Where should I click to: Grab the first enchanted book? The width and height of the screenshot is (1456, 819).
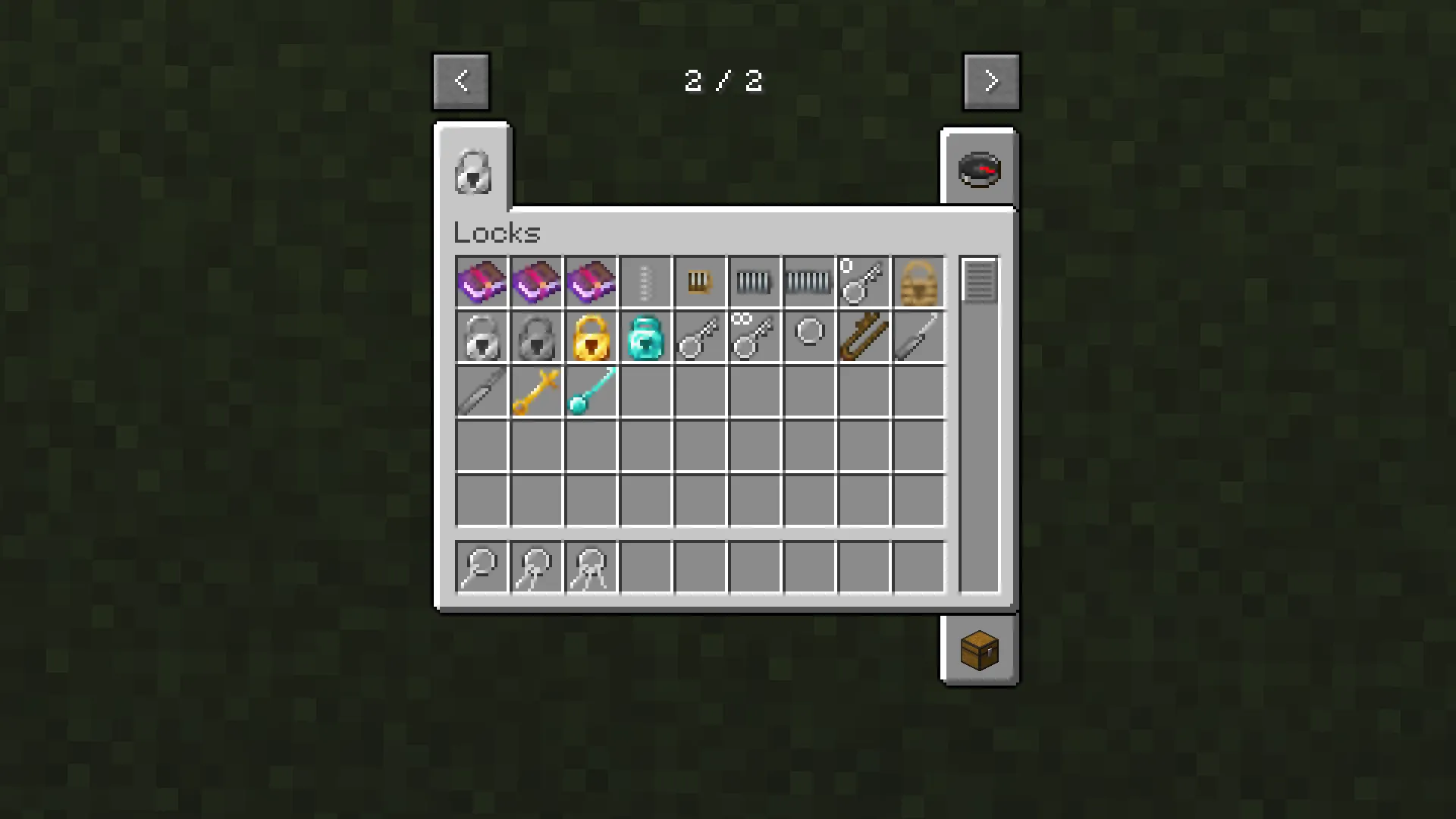(481, 282)
